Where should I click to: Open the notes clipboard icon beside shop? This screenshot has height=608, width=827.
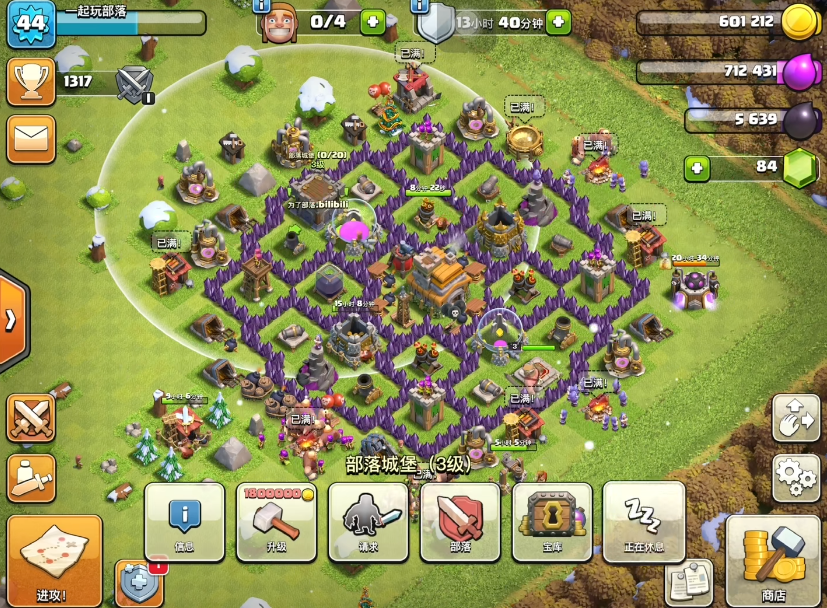[x=689, y=583]
